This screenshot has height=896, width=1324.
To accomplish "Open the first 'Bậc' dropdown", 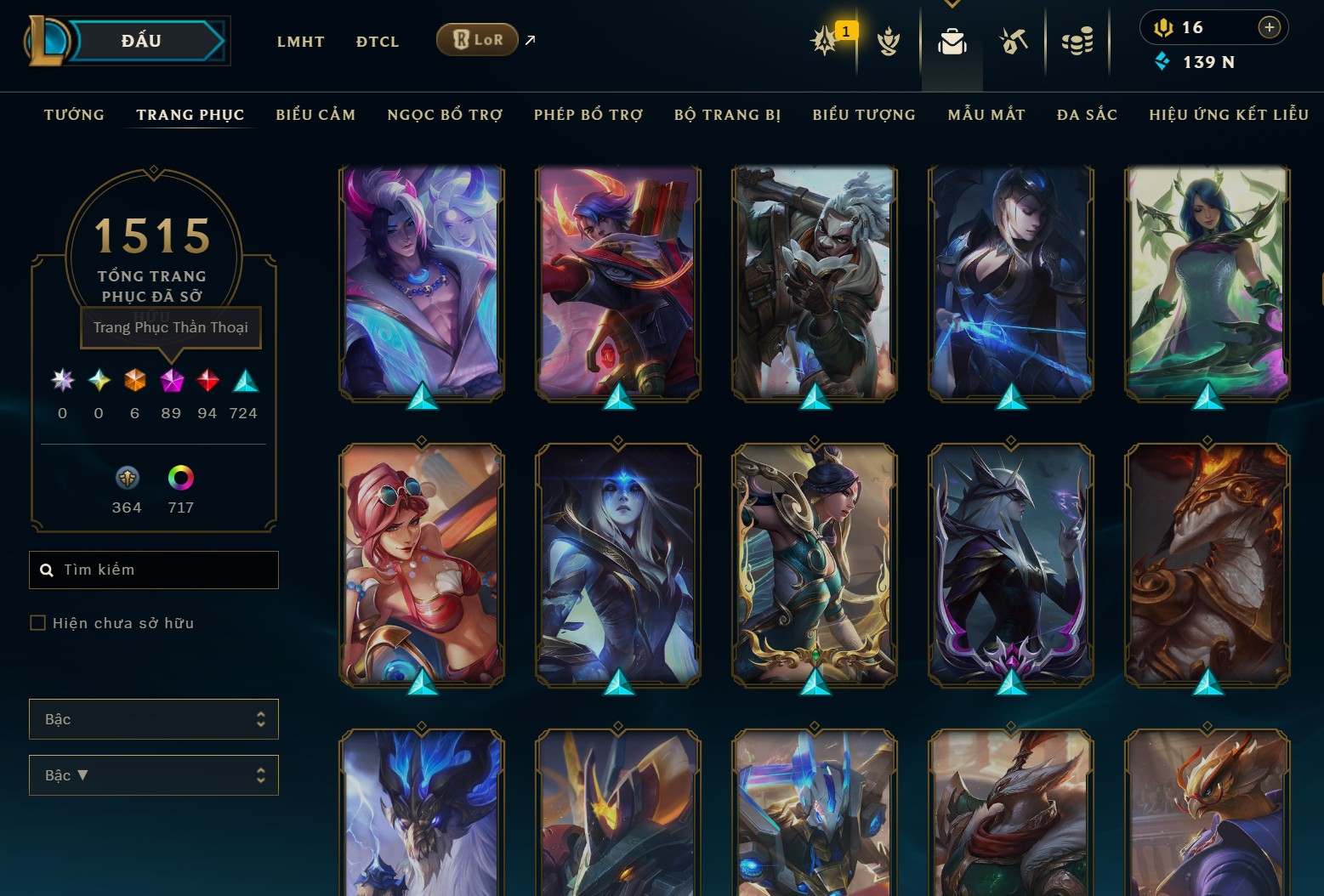I will pyautogui.click(x=154, y=718).
